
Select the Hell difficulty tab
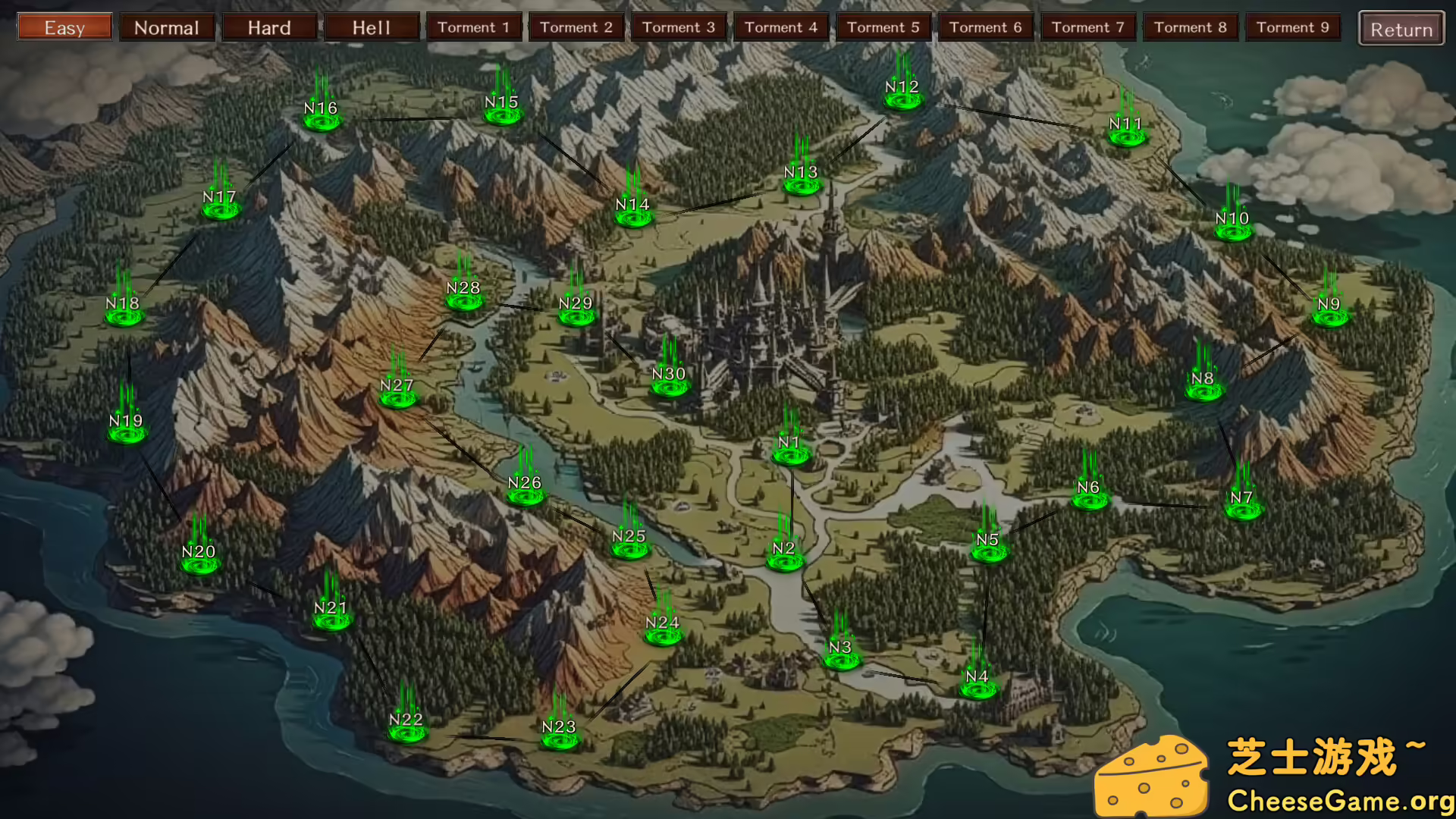[372, 27]
